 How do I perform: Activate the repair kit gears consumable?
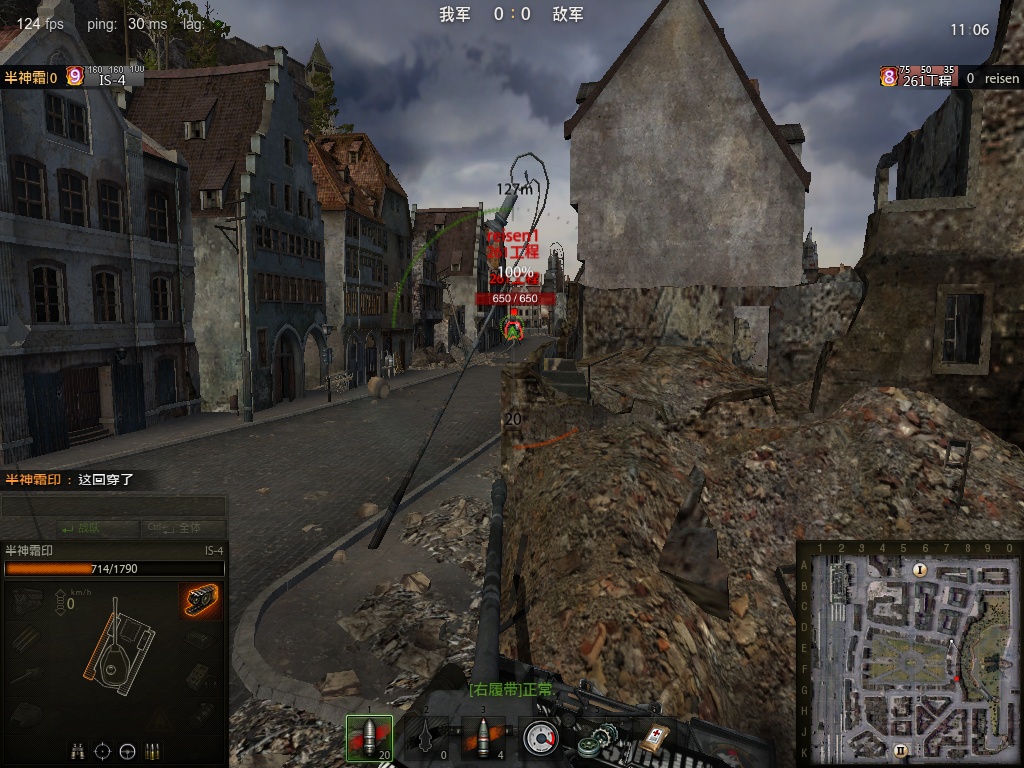tap(594, 741)
